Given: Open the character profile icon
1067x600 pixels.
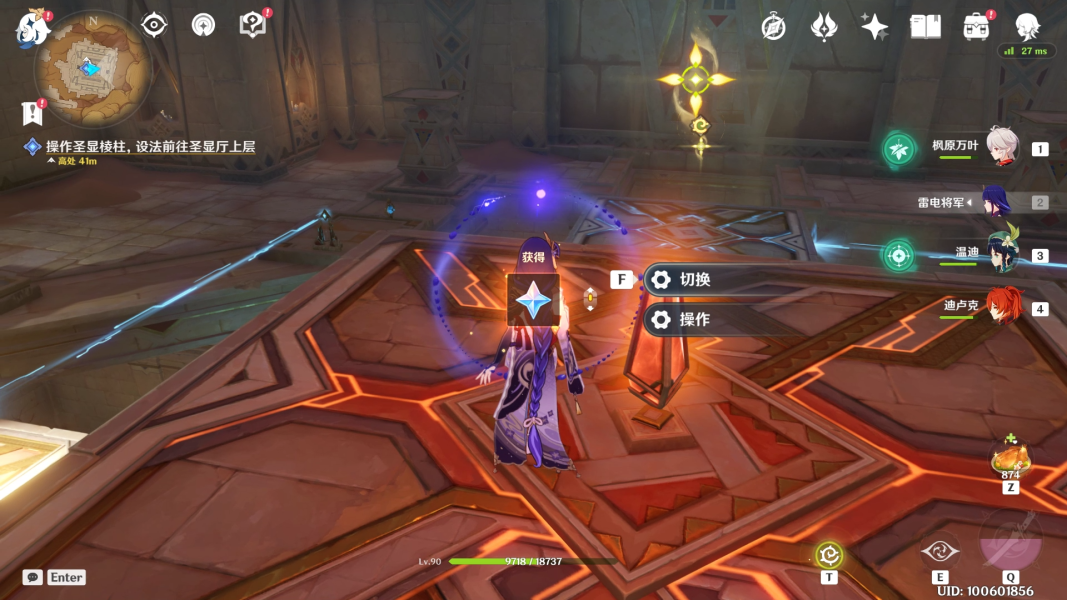Looking at the screenshot, I should coord(1027,27).
